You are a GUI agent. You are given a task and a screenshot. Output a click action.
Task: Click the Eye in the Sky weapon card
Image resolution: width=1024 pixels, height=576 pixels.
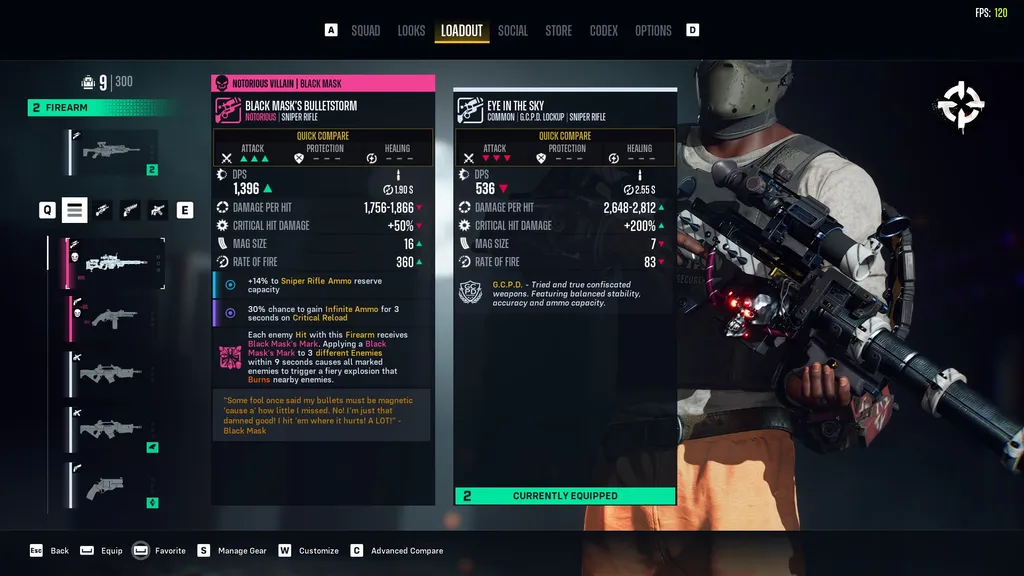[x=565, y=300]
